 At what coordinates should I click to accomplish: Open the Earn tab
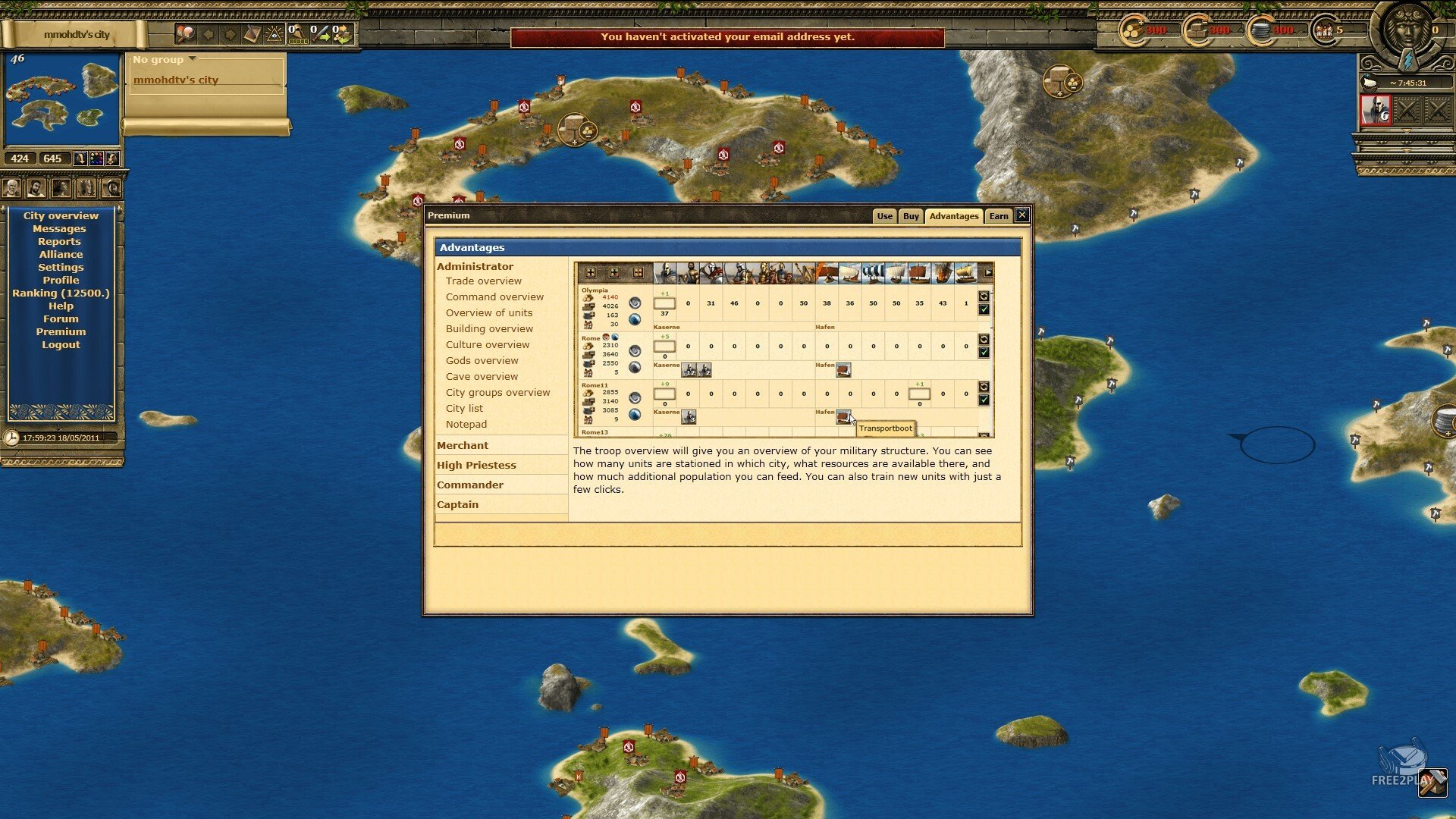click(x=999, y=216)
